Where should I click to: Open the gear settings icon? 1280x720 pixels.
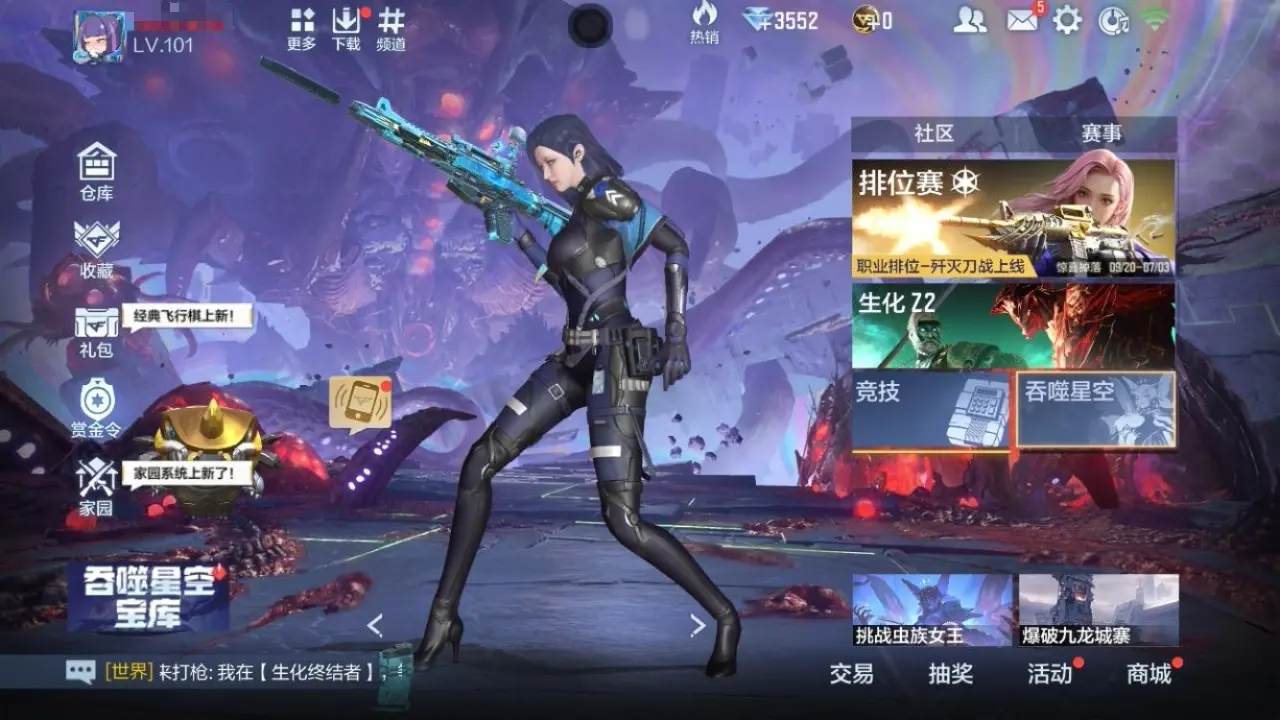(x=1067, y=20)
